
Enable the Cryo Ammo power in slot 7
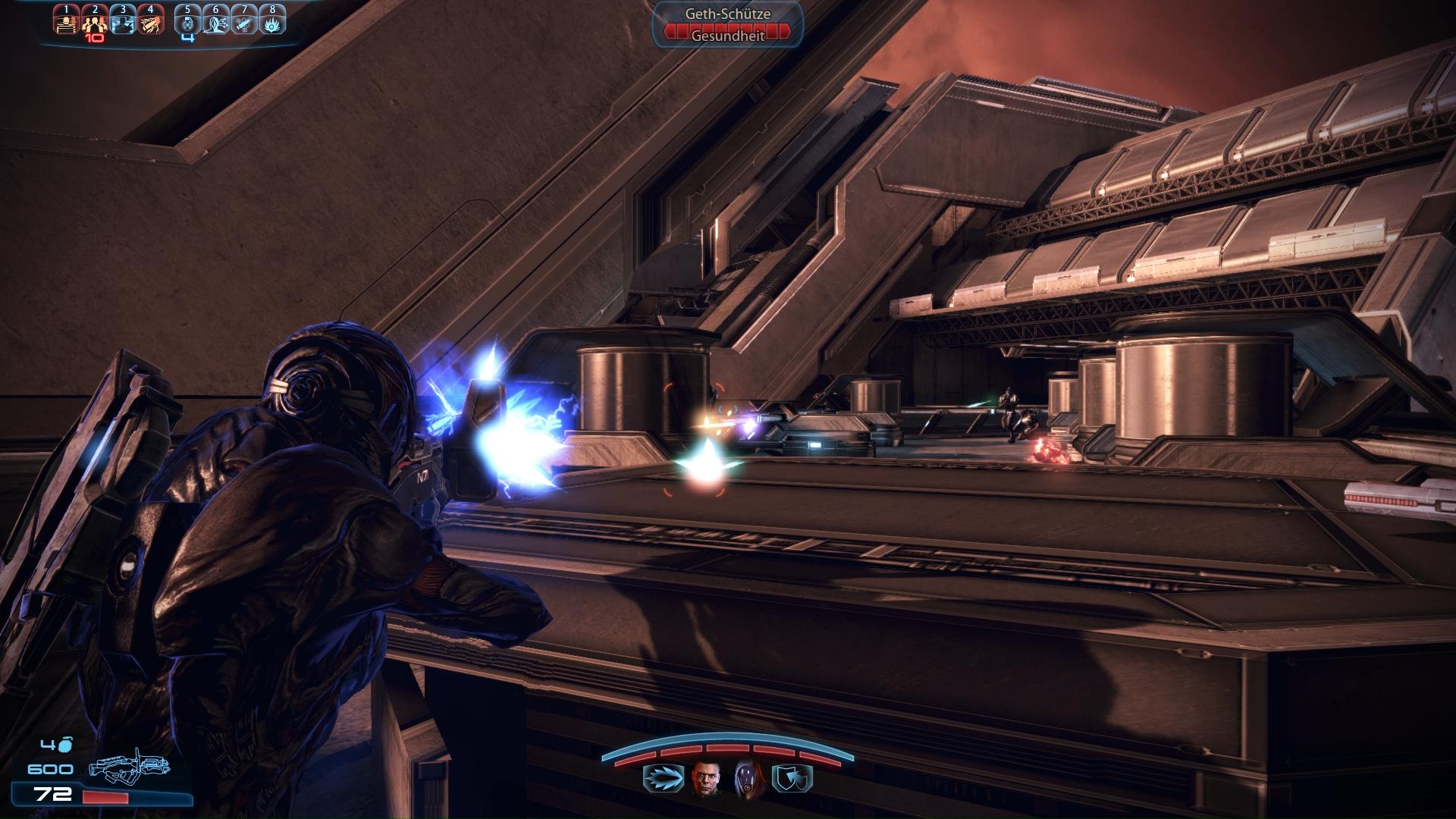[x=244, y=20]
